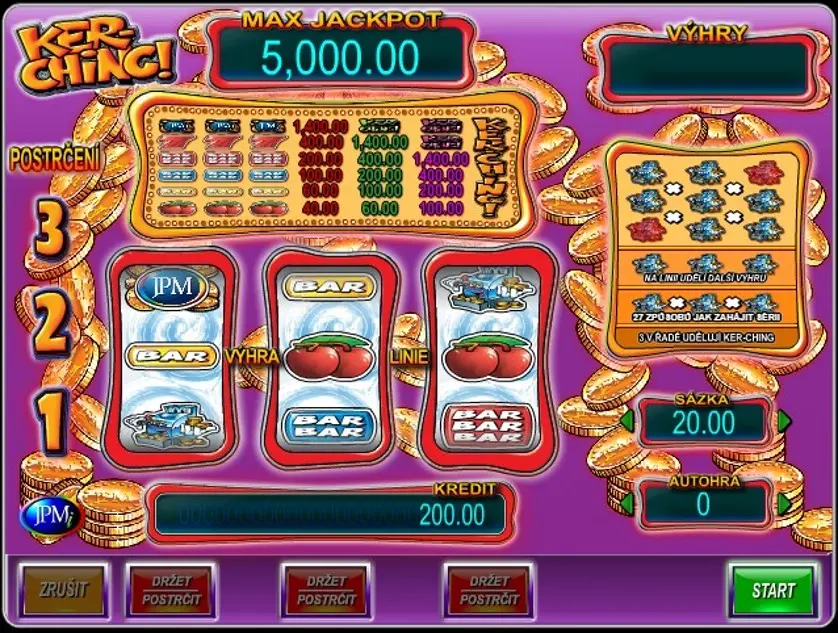This screenshot has height=633, width=838.
Task: Spin the reels with the green START button
Action: click(774, 589)
